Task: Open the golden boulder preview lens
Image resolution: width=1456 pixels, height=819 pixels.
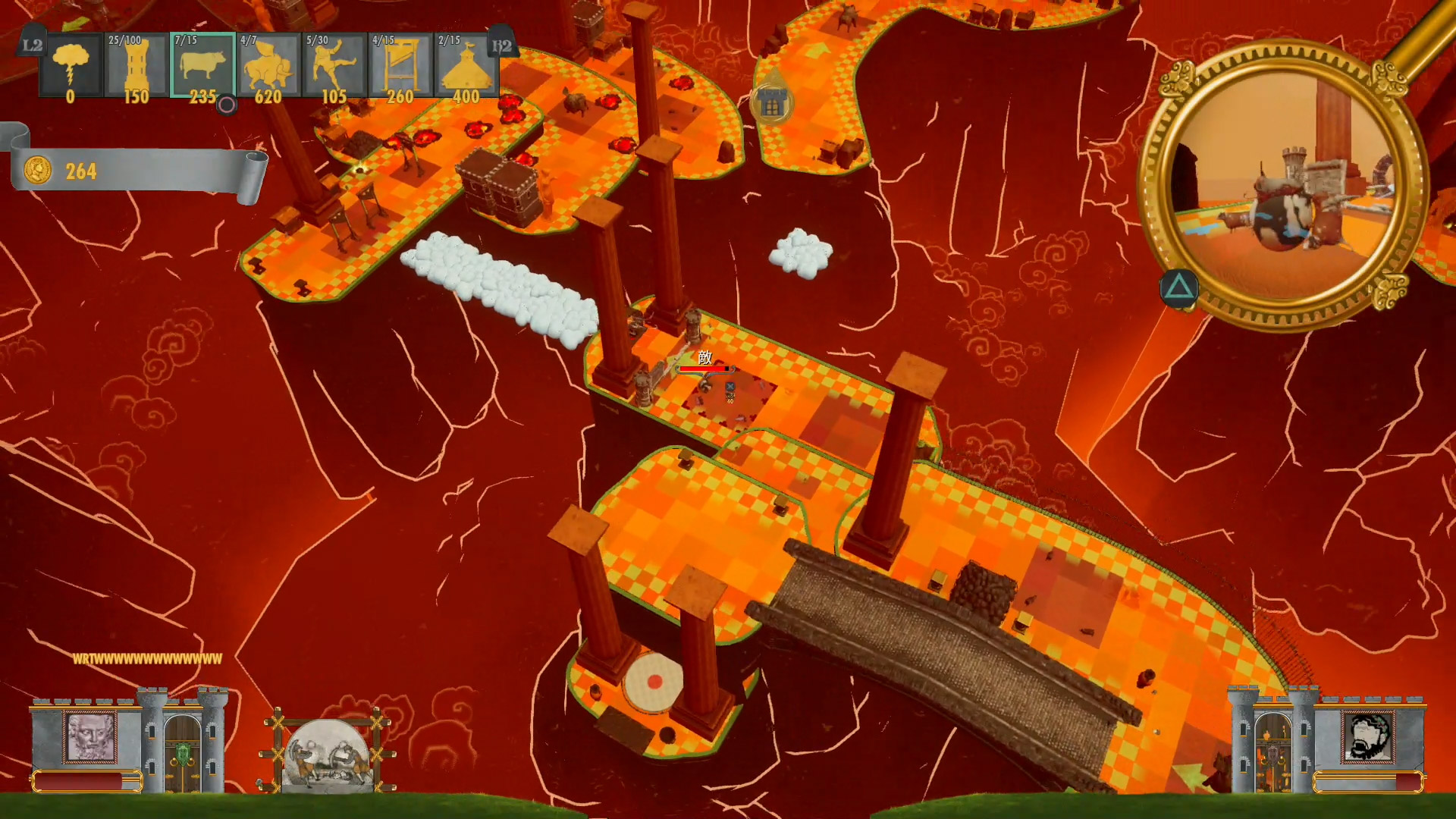Action: pos(1282,186)
